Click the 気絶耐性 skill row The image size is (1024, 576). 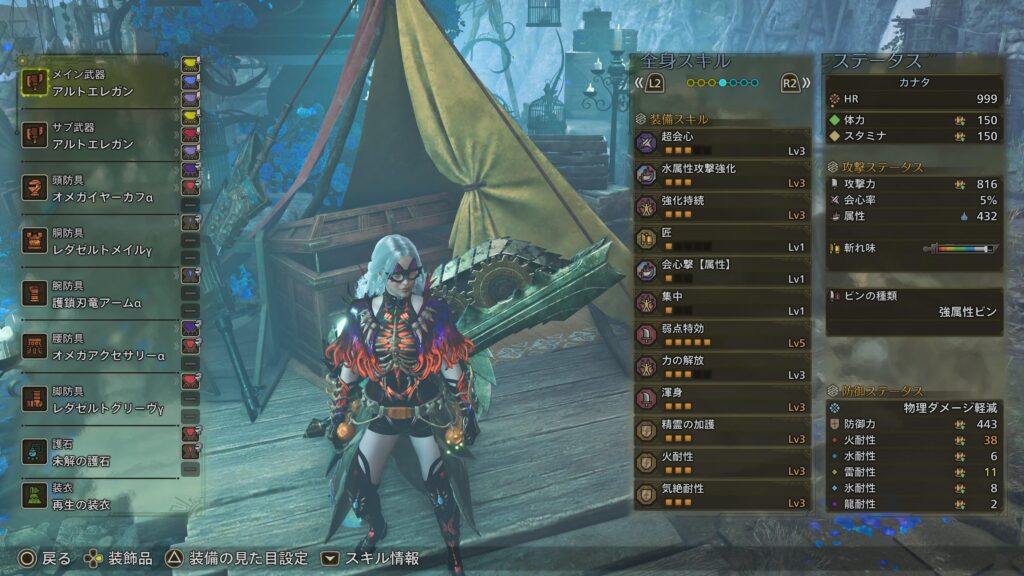tap(721, 495)
